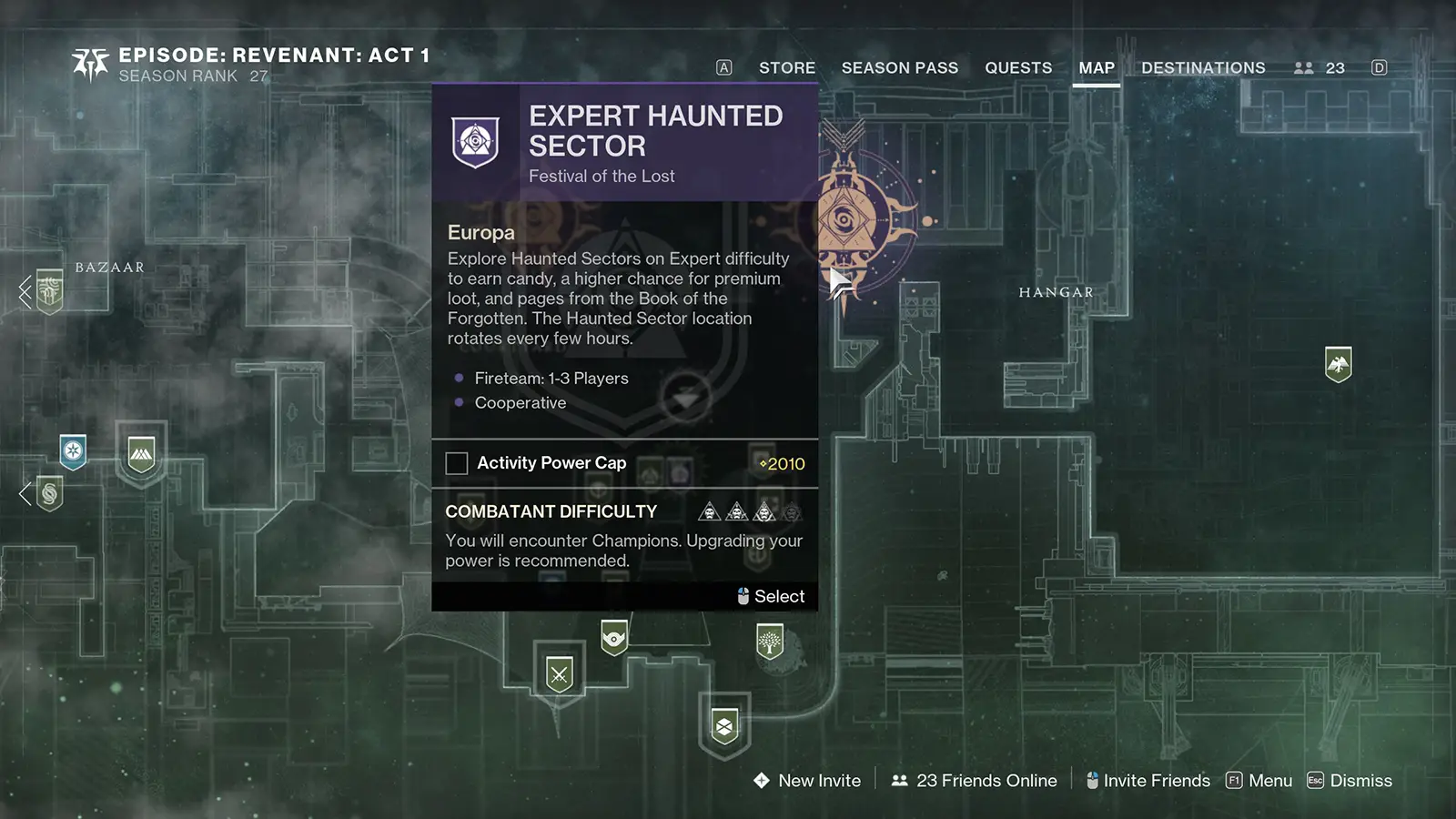
Task: Open the Quests tab
Action: coord(1018,67)
